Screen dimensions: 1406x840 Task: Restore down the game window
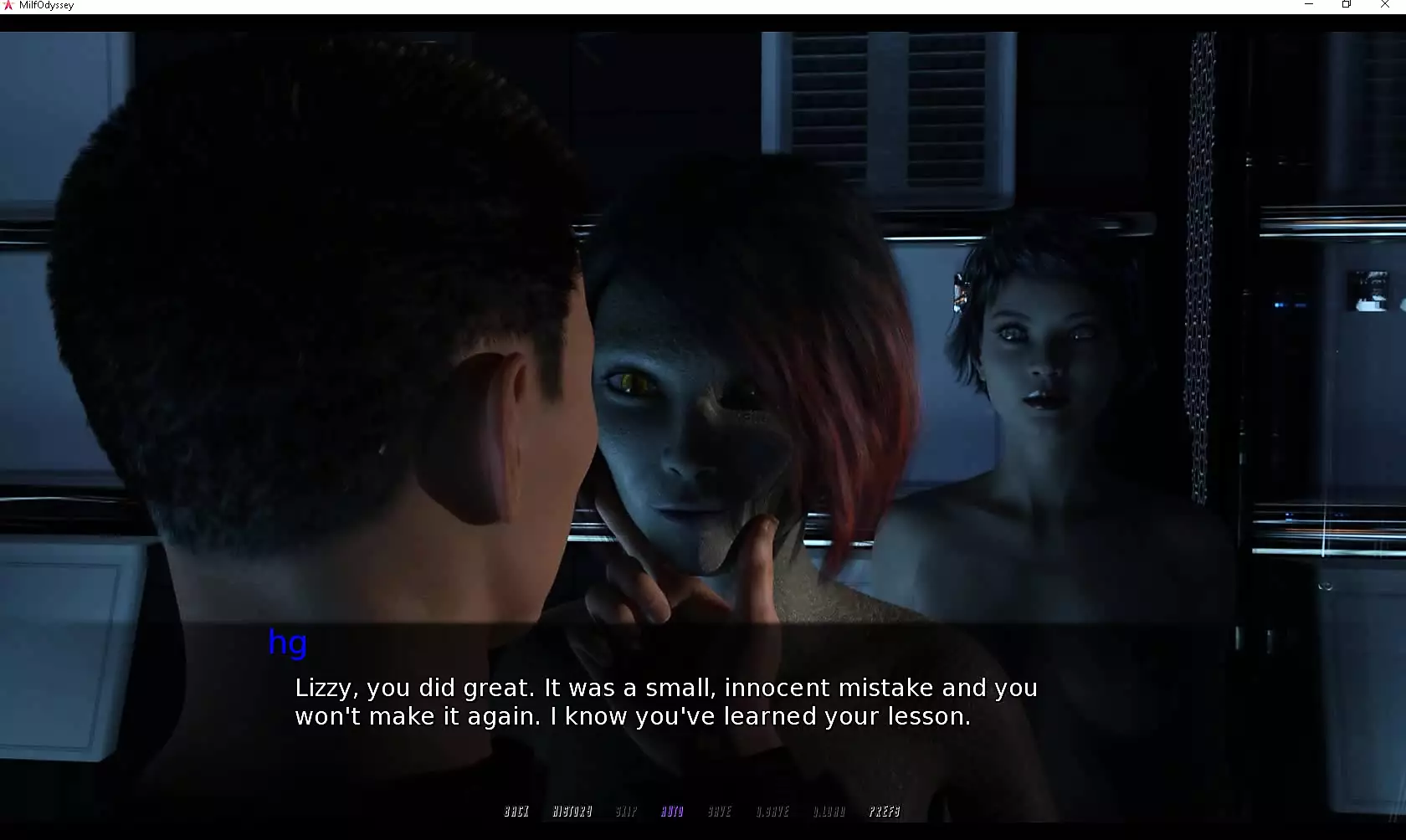coord(1347,5)
